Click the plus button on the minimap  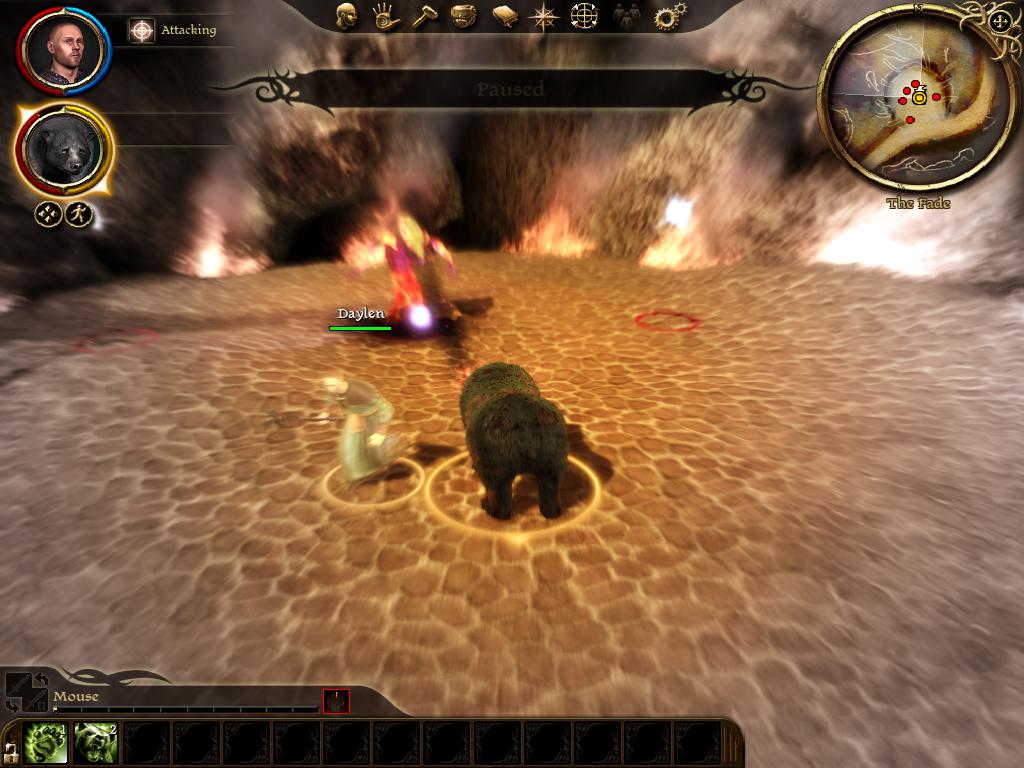[x=998, y=22]
